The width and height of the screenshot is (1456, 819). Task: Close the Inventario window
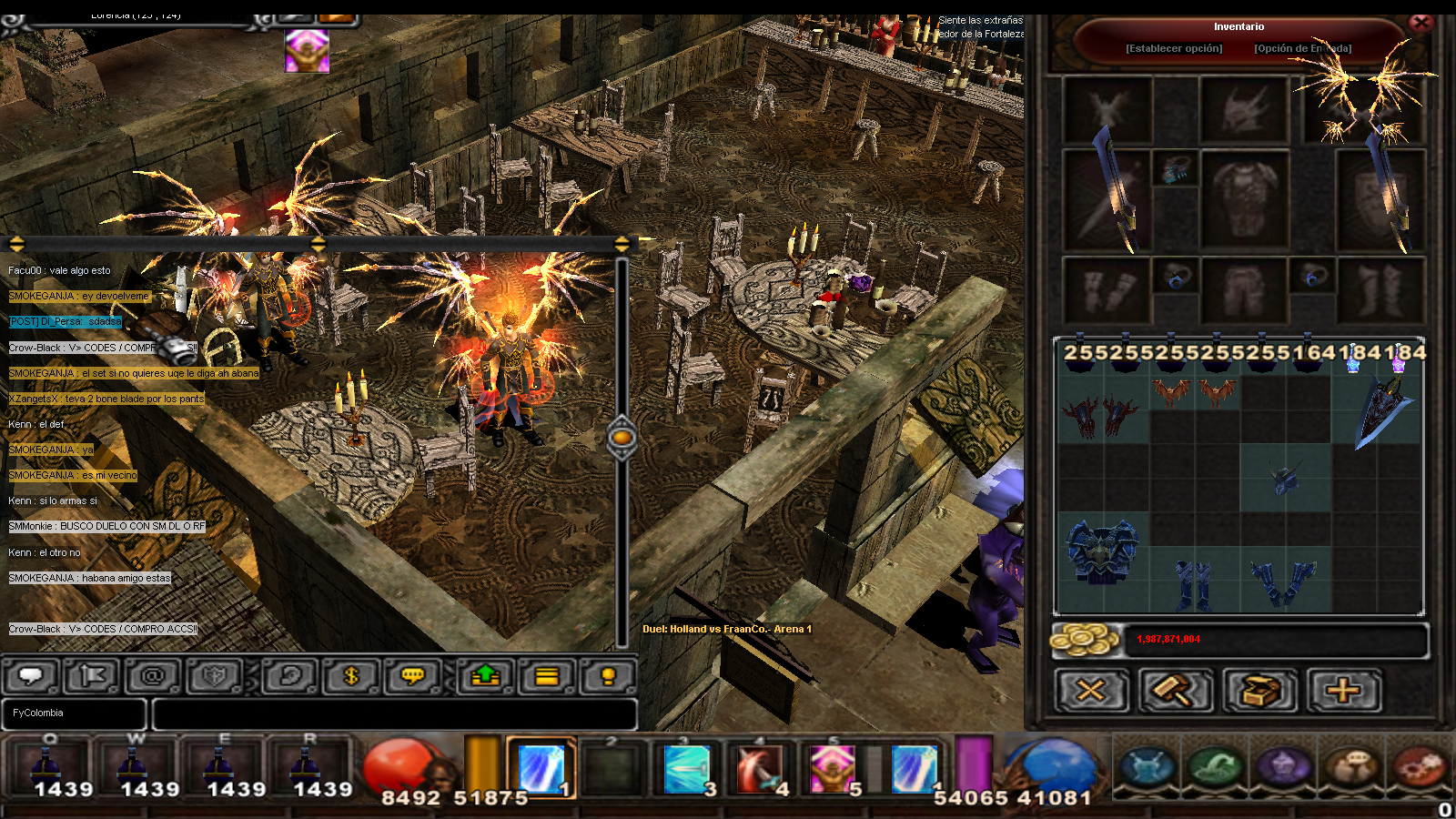1421,23
